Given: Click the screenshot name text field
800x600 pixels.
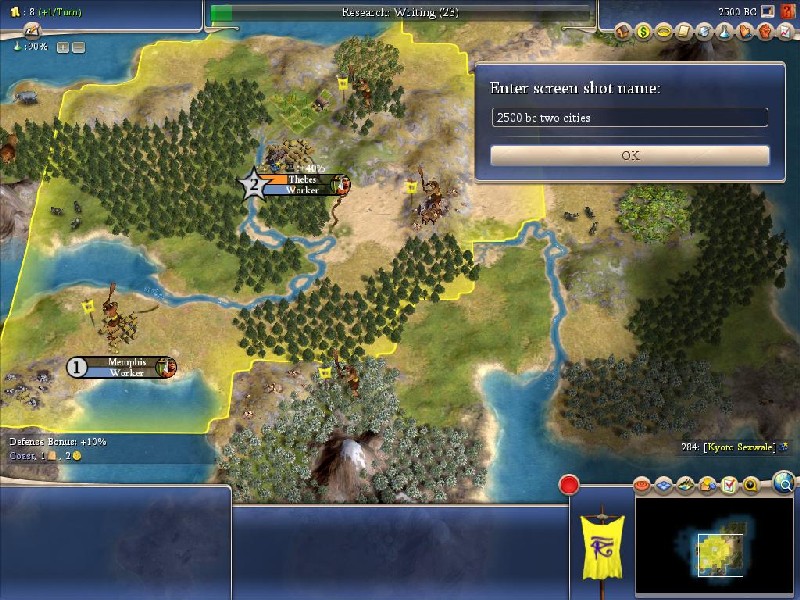Looking at the screenshot, I should coord(630,118).
